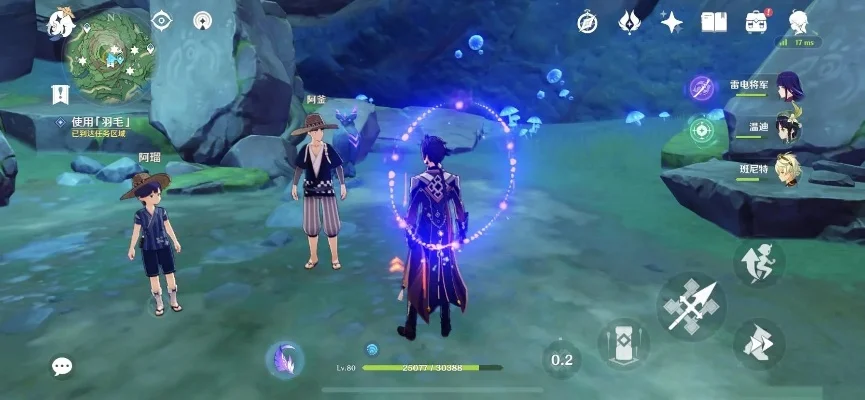Open the backpack inventory
The image size is (865, 400).
pos(756,21)
